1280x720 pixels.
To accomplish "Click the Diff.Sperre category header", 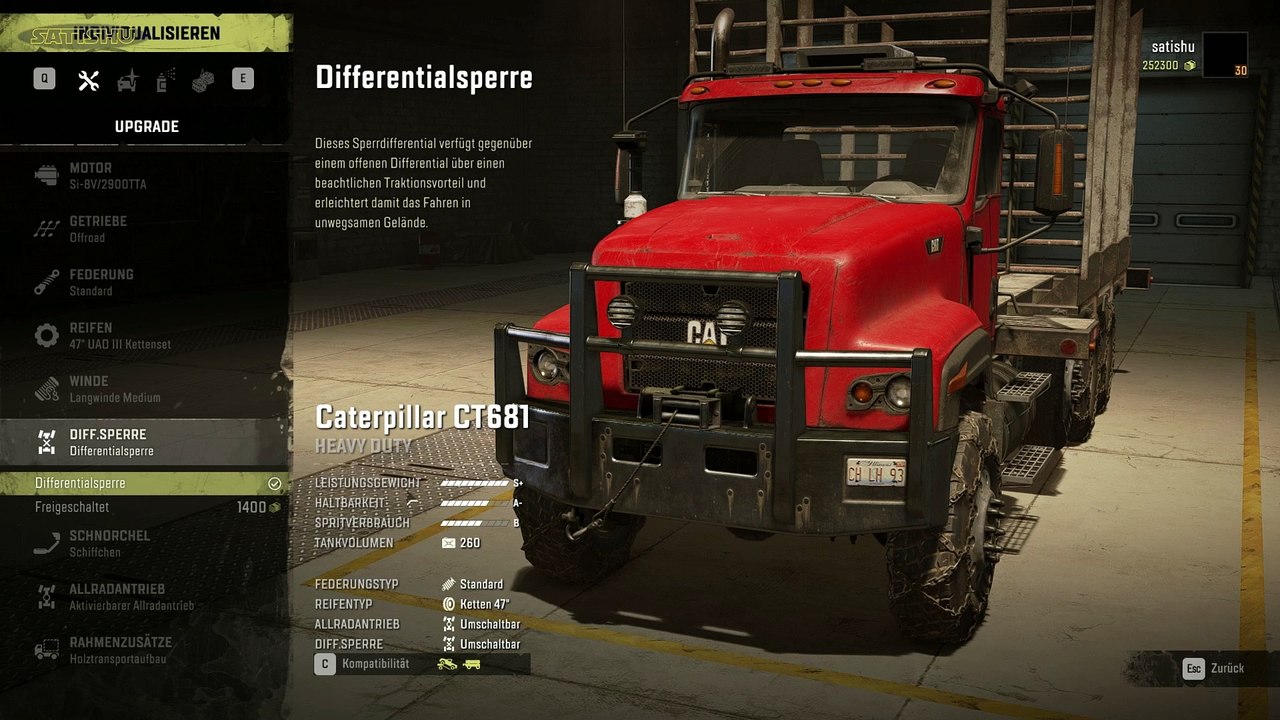I will click(x=145, y=442).
